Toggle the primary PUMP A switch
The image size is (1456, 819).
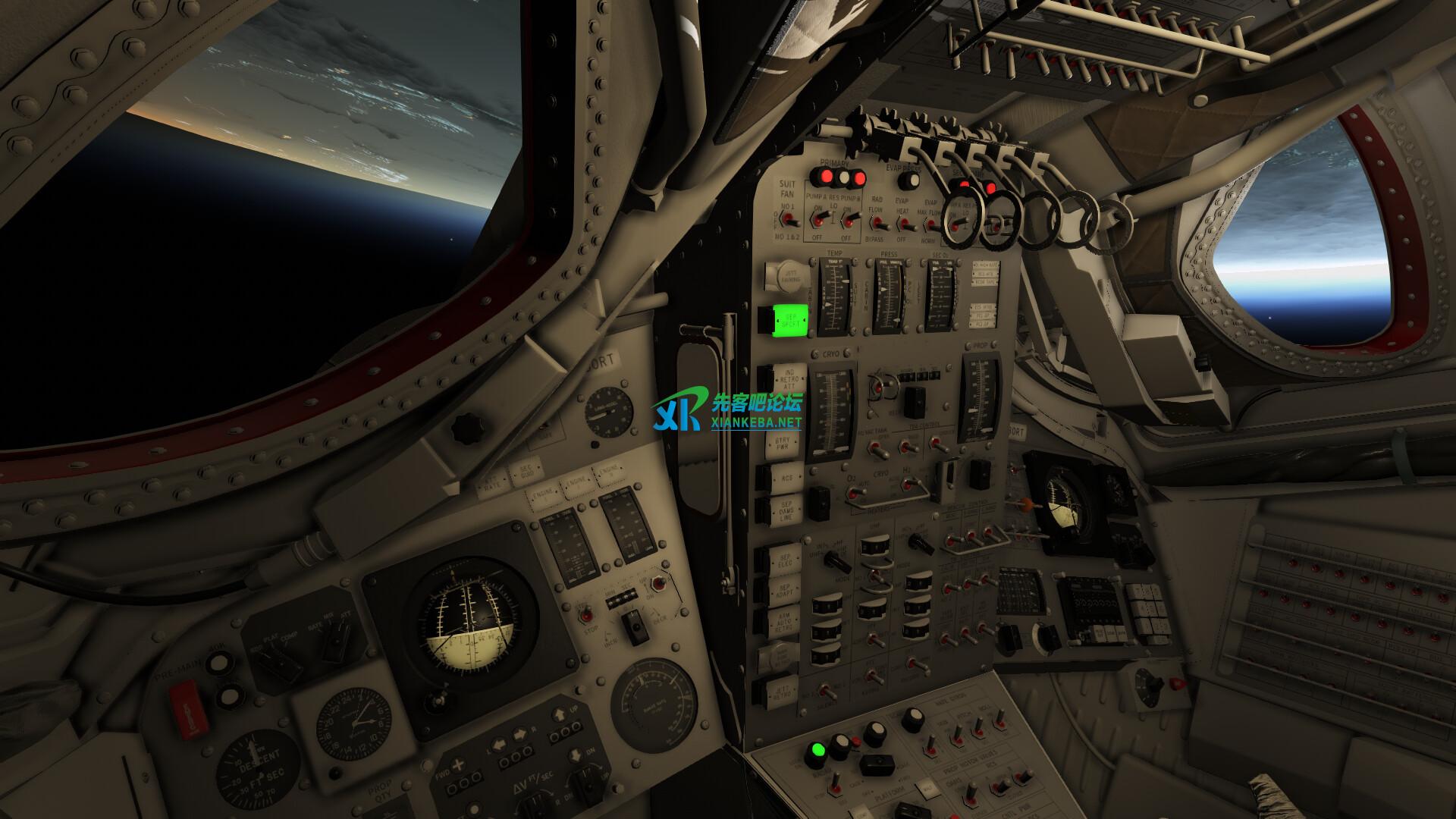coord(820,218)
